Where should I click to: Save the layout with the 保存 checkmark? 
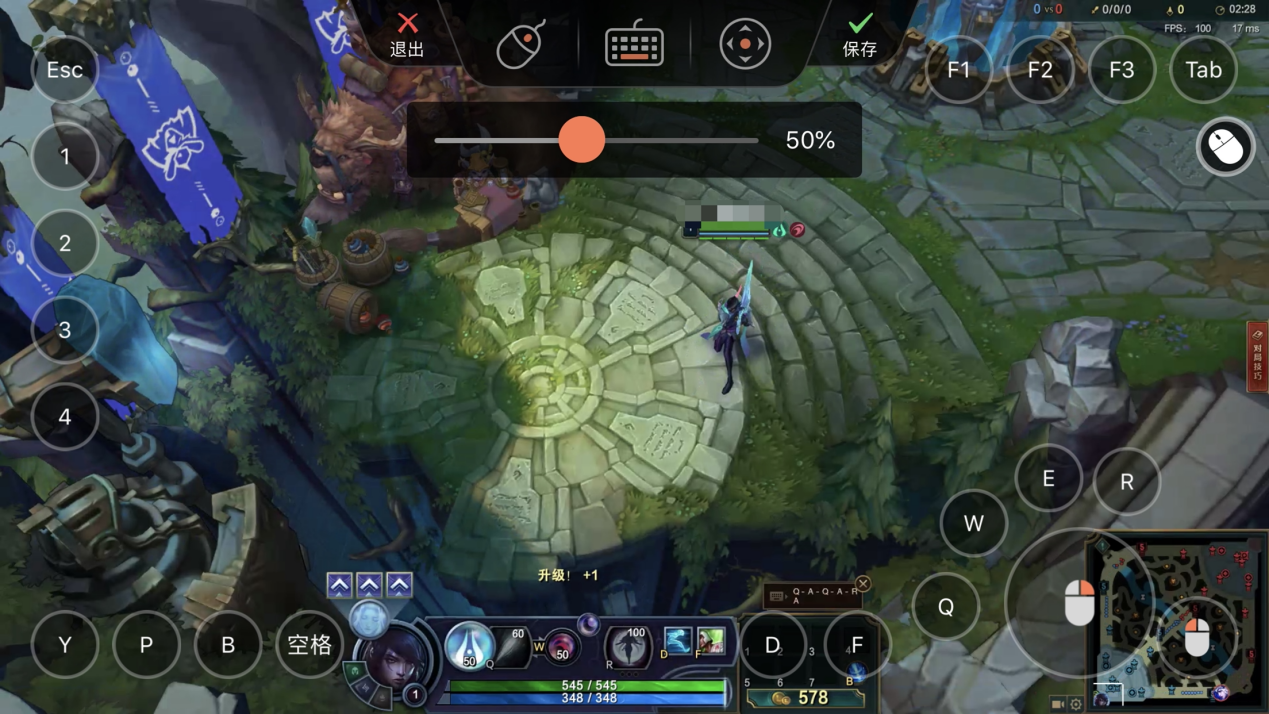coord(859,35)
